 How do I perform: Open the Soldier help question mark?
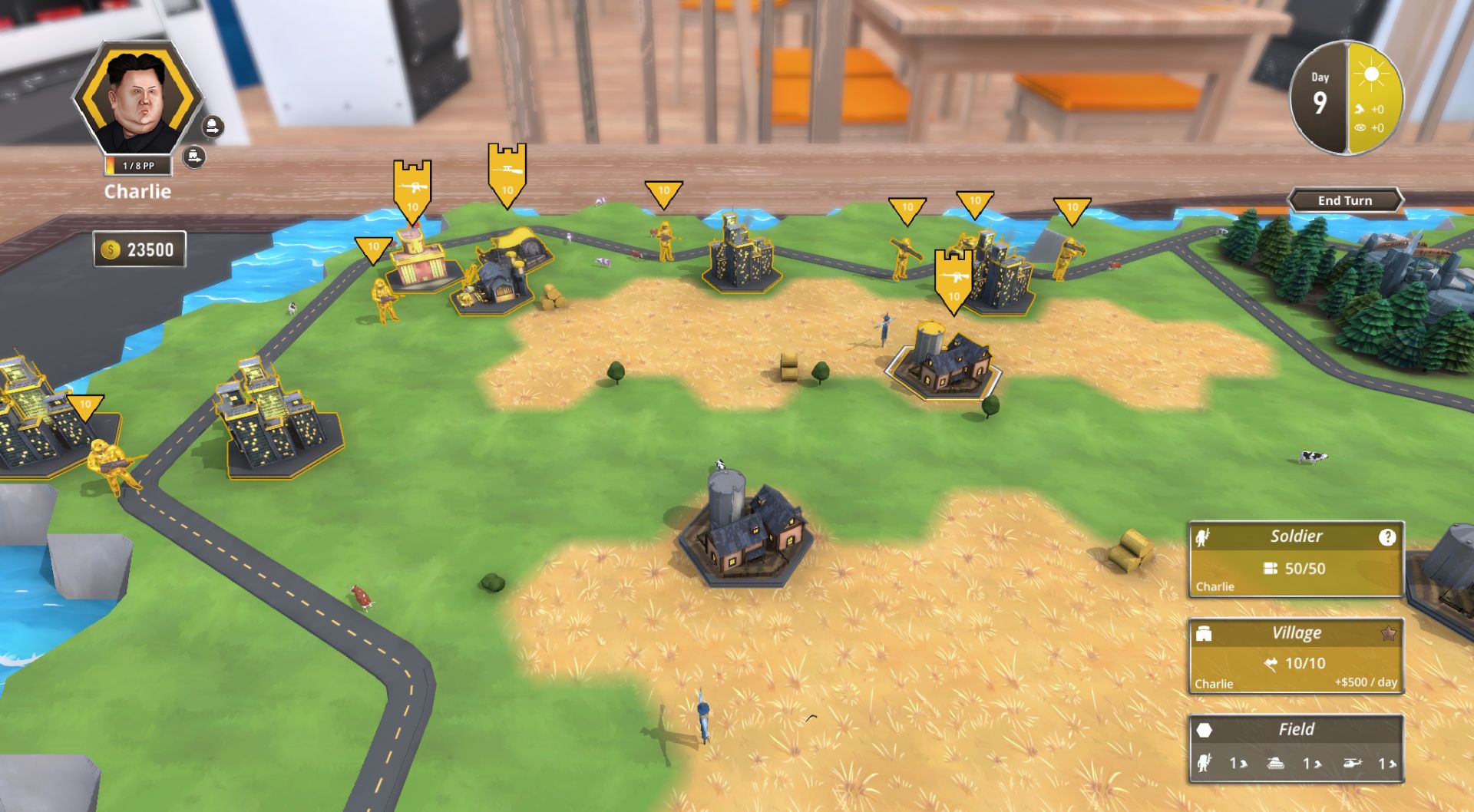coord(1386,537)
